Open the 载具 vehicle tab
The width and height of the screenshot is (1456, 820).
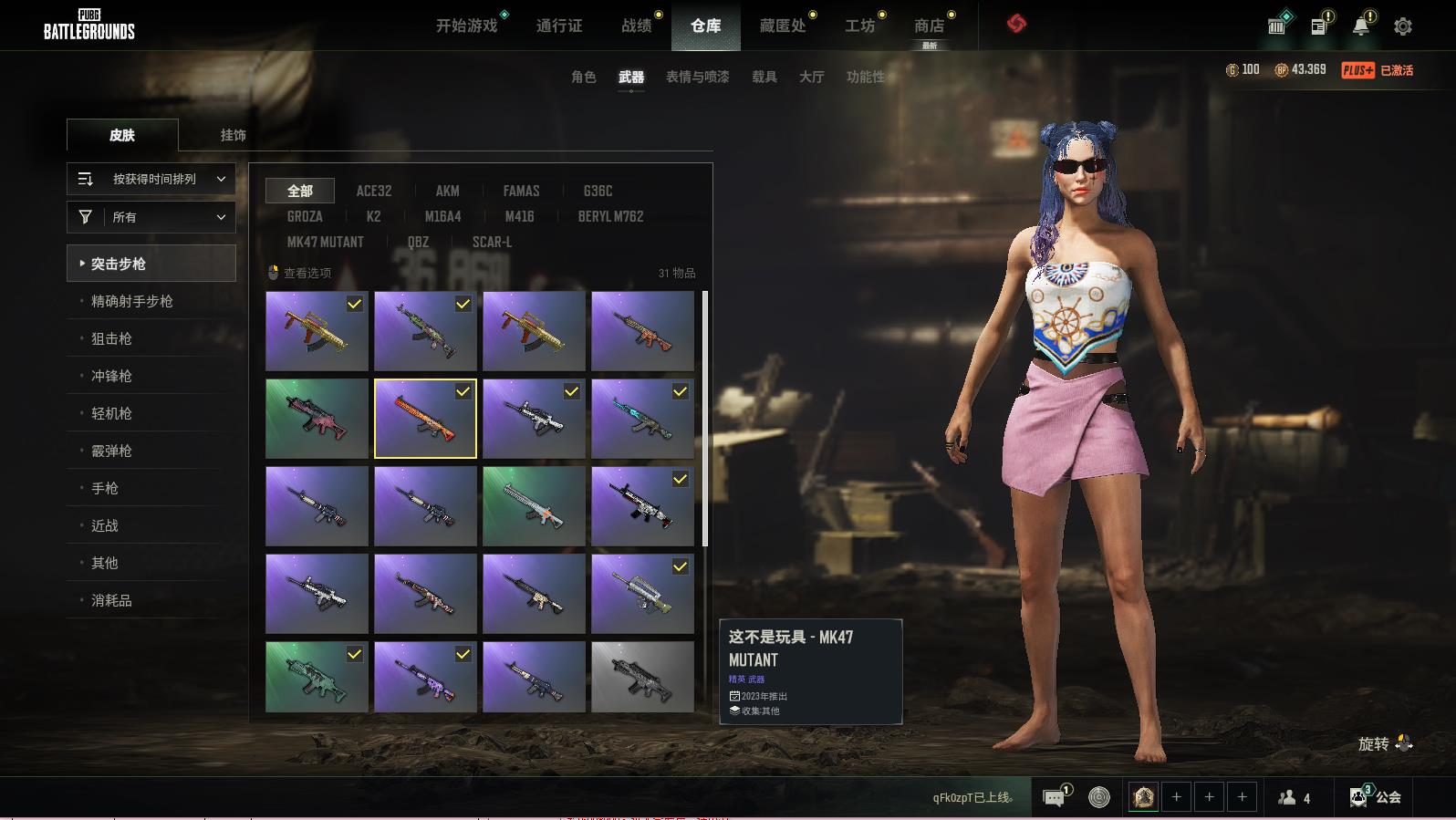(x=764, y=77)
